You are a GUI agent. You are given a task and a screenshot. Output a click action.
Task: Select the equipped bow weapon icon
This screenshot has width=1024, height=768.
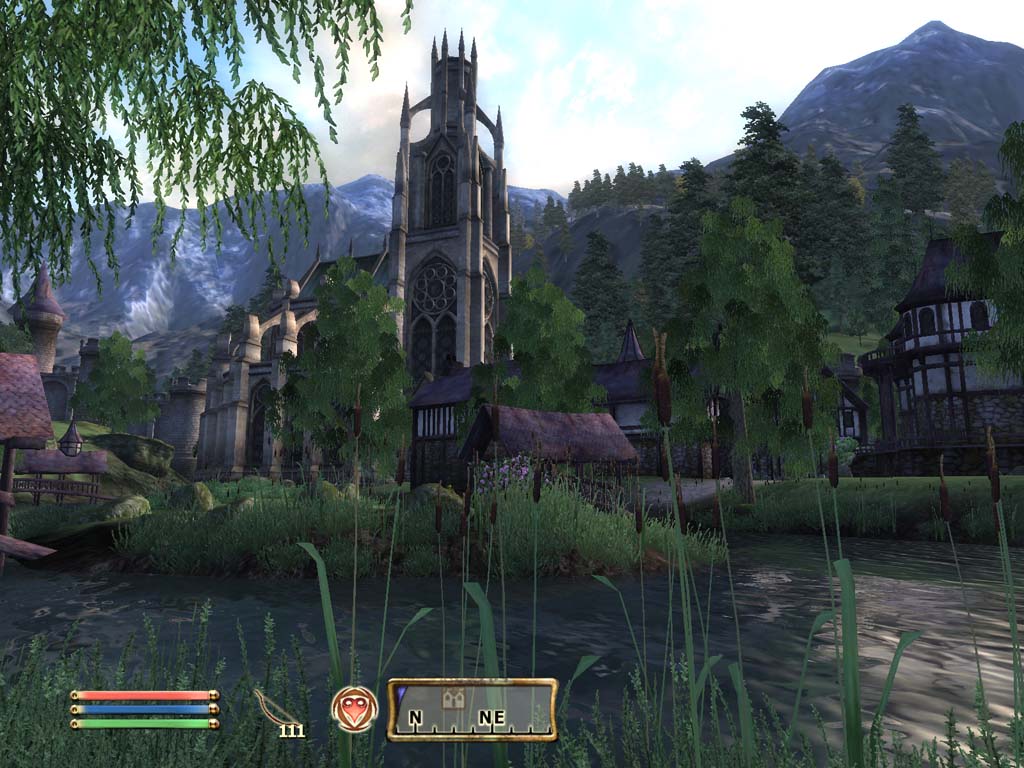276,706
